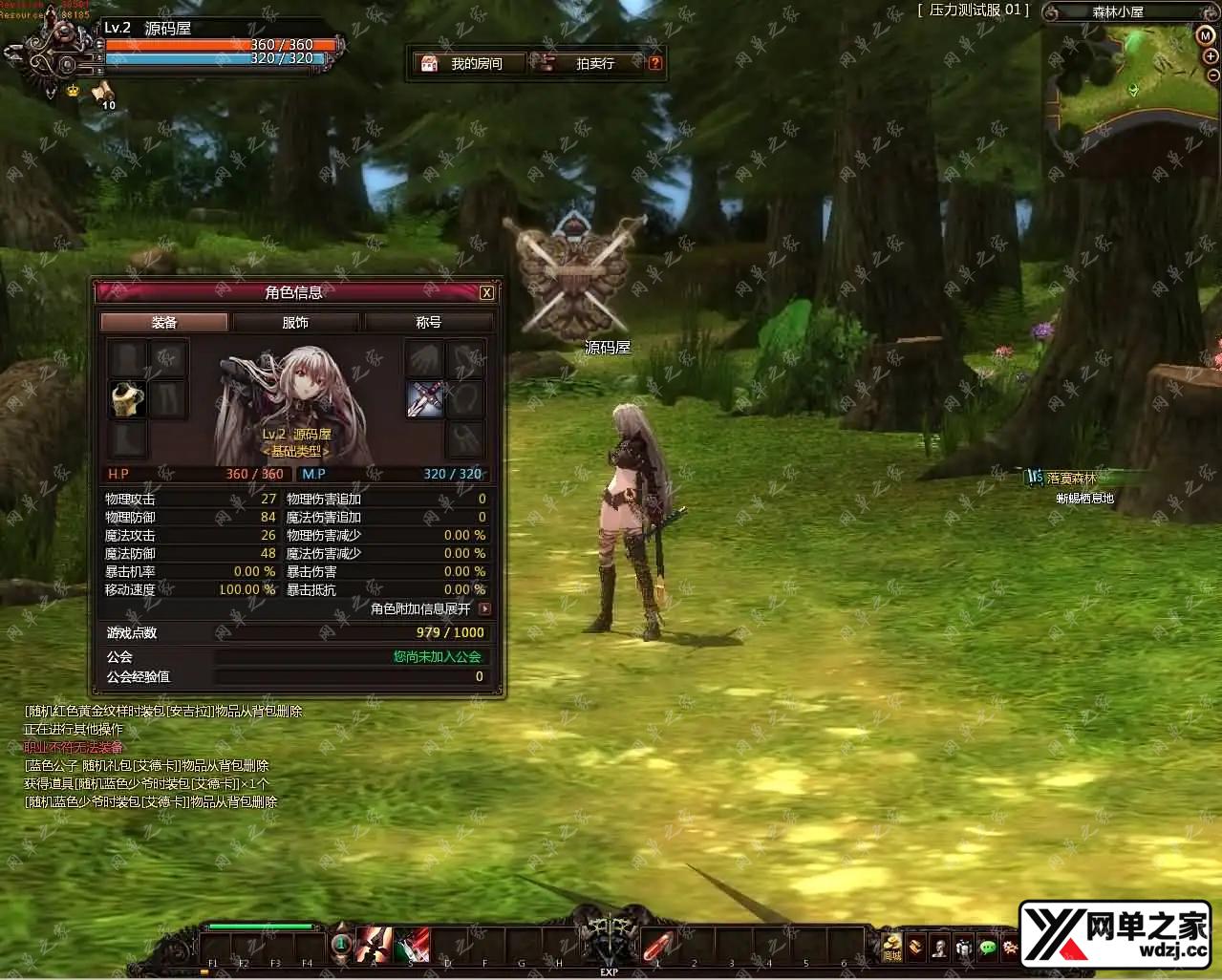Select the equipped gold chest armor slot
Image resolution: width=1222 pixels, height=980 pixels.
128,399
